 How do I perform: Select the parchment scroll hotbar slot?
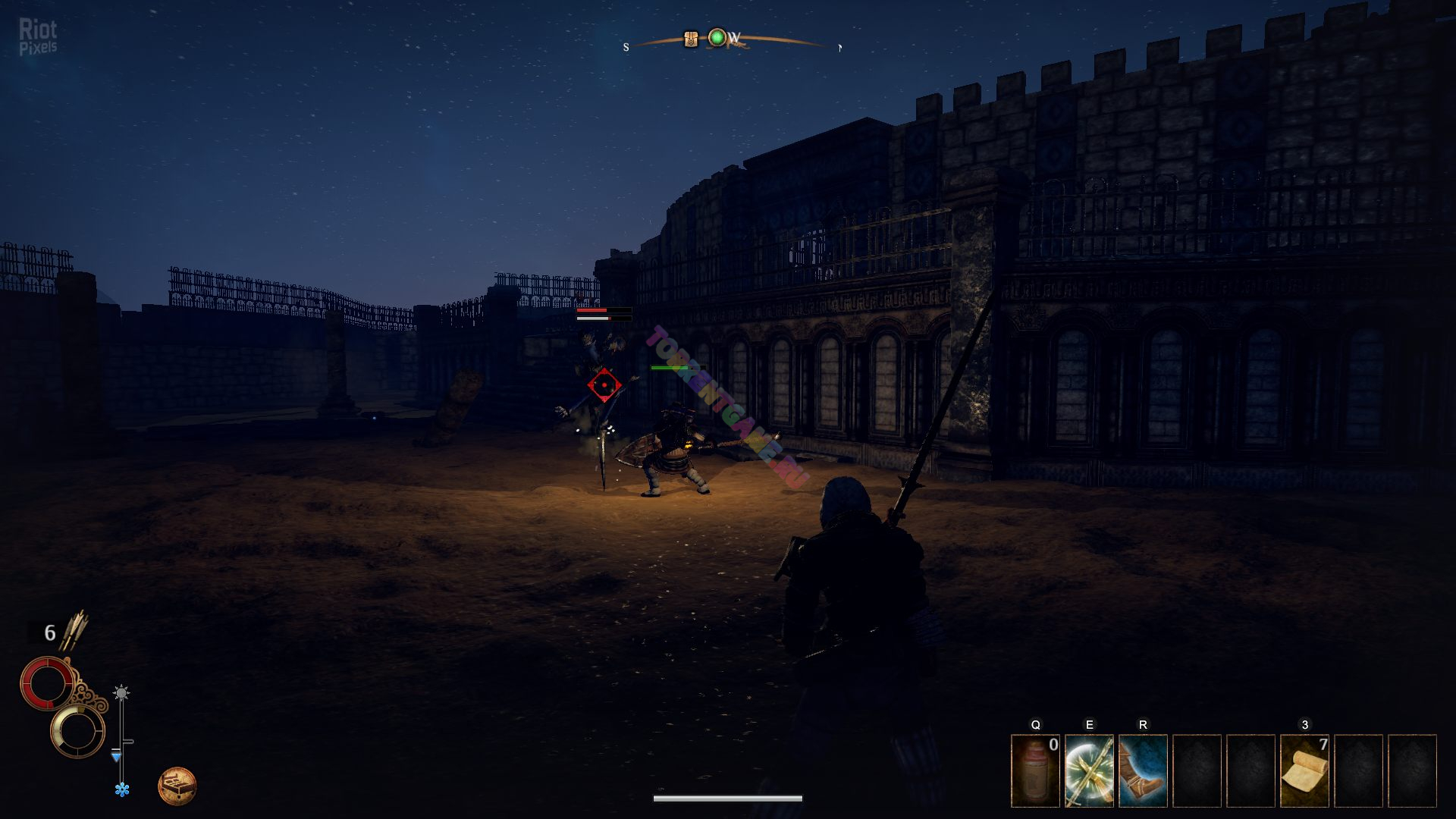point(1304,770)
